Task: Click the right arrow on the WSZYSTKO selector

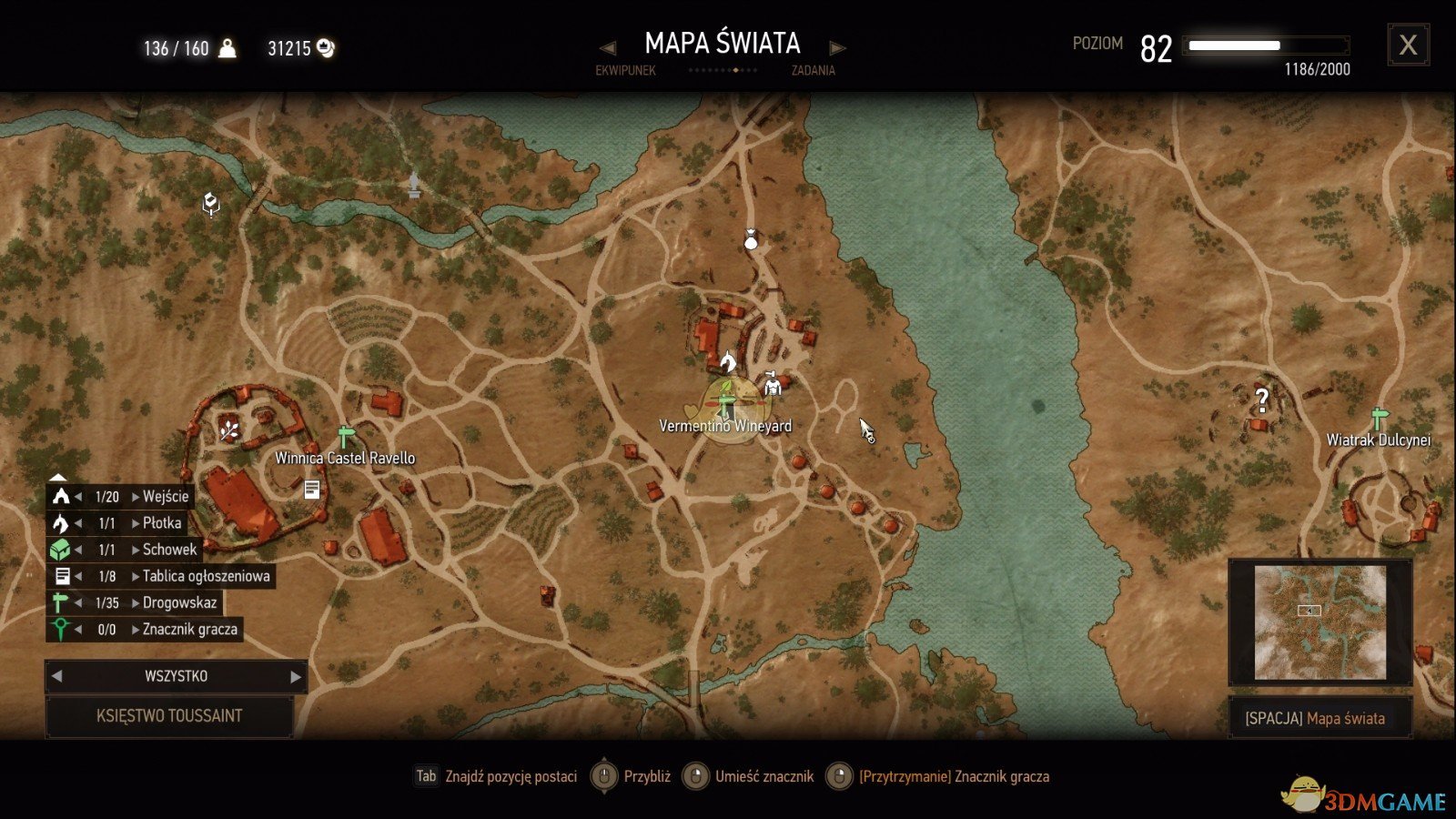Action: (x=293, y=676)
